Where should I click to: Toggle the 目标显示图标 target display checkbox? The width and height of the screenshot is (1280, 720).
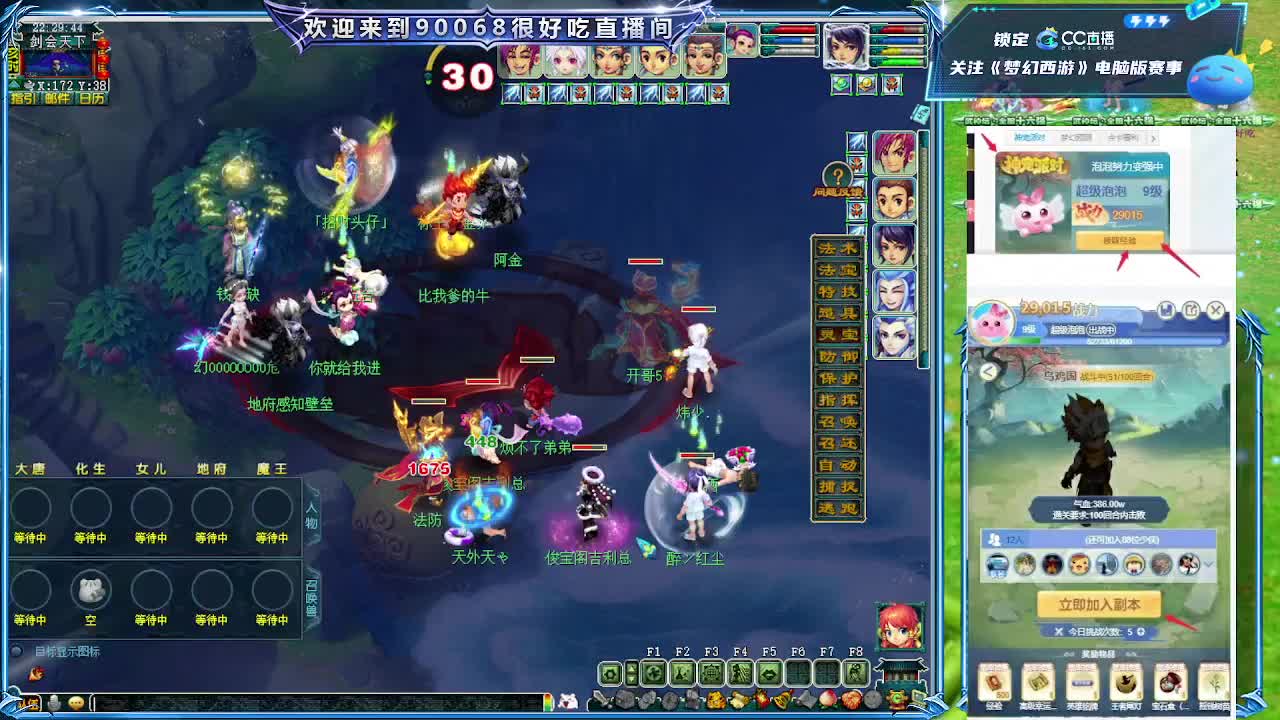17,650
